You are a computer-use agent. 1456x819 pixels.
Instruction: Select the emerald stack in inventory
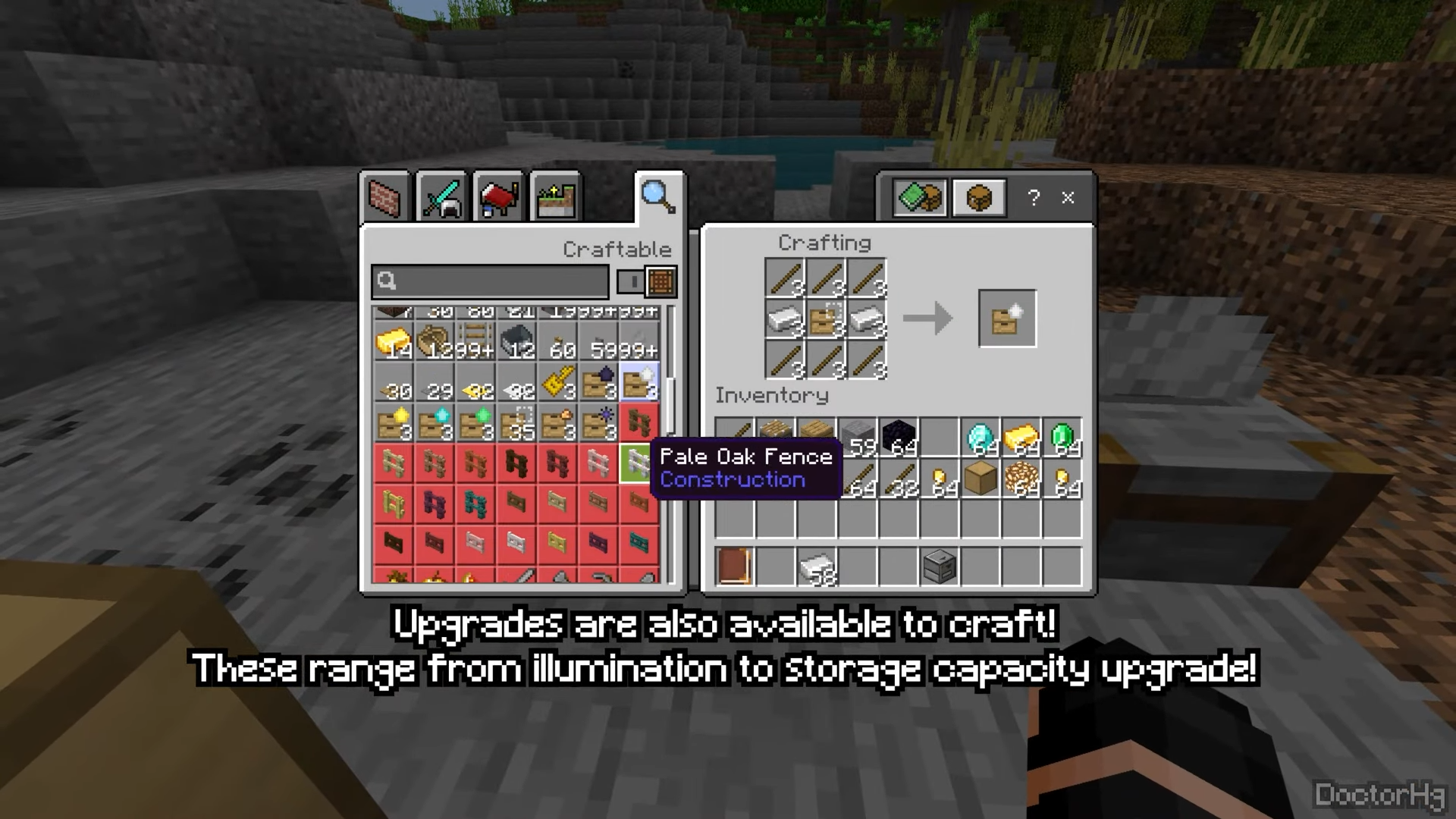click(1062, 438)
